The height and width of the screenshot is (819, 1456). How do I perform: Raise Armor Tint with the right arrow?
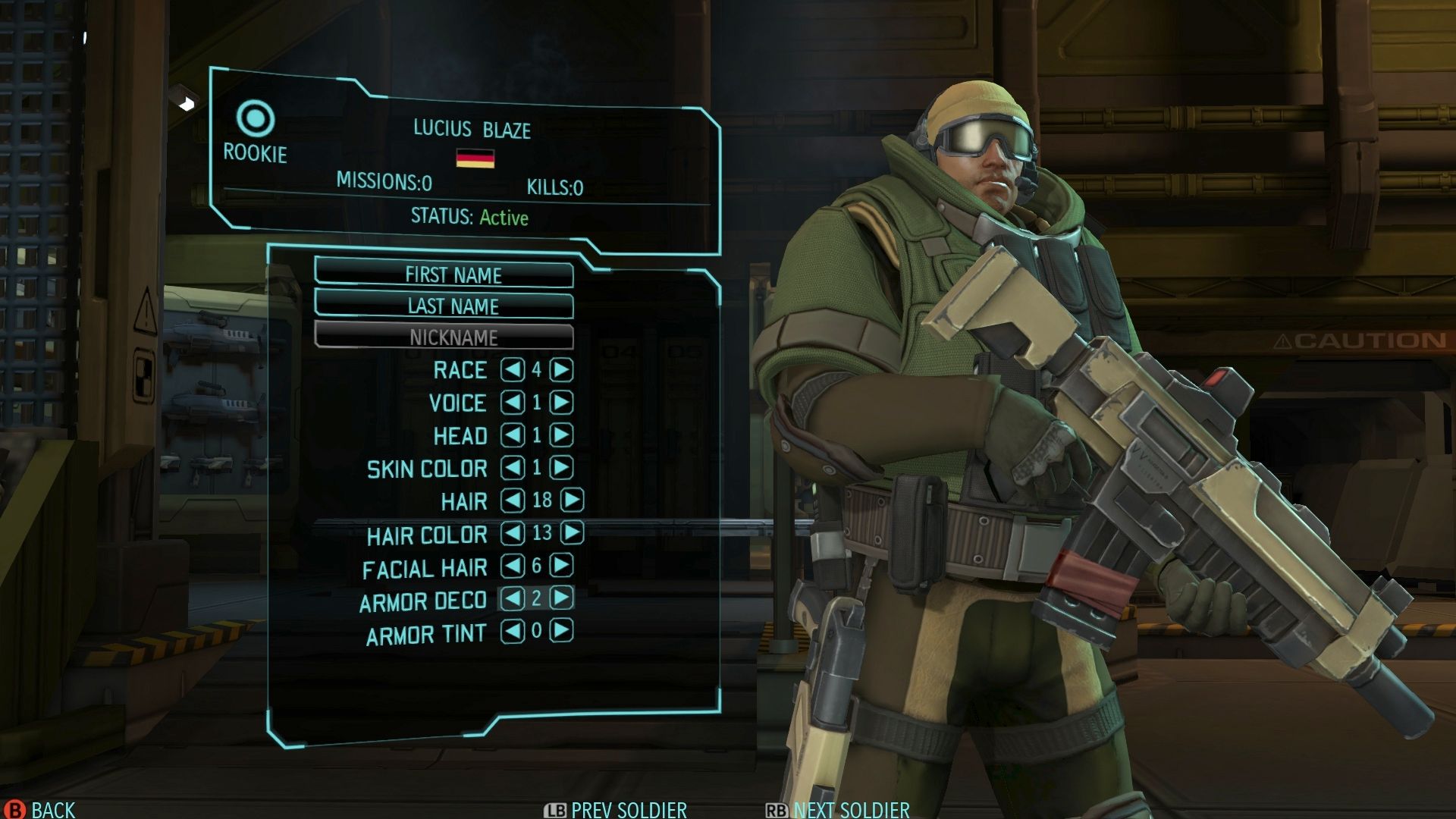click(x=561, y=630)
